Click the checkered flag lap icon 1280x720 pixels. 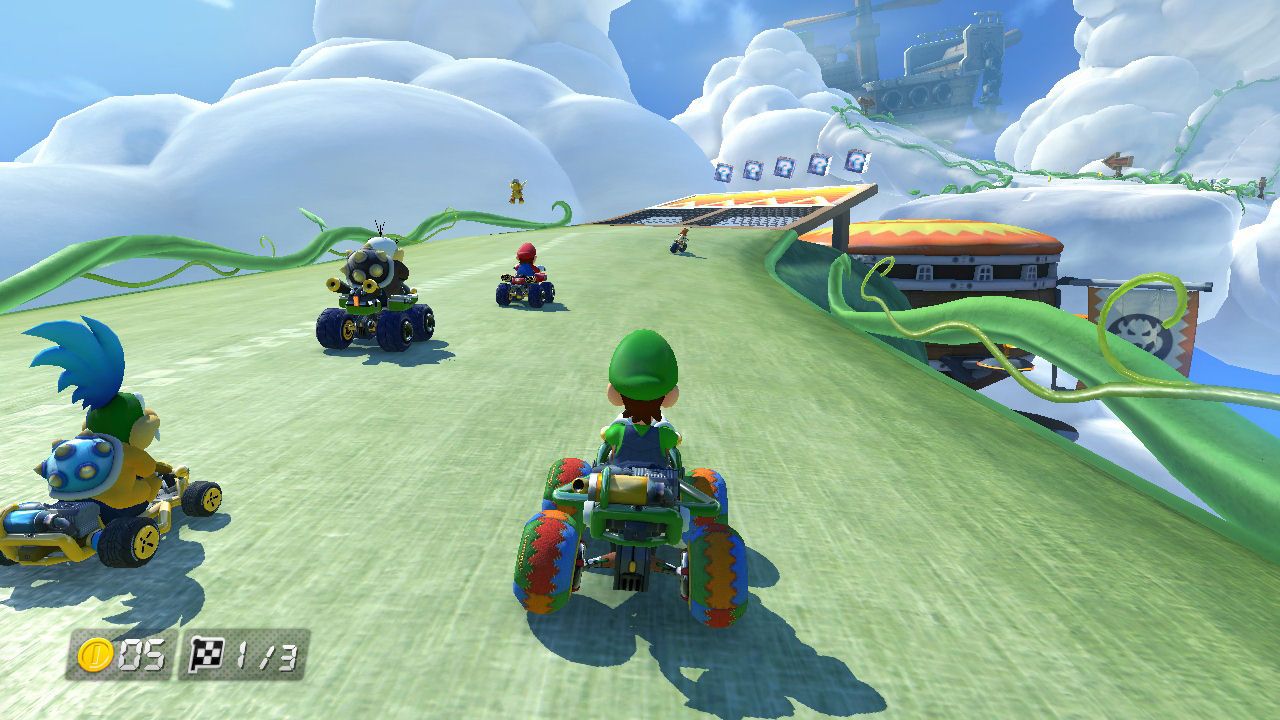[205, 652]
